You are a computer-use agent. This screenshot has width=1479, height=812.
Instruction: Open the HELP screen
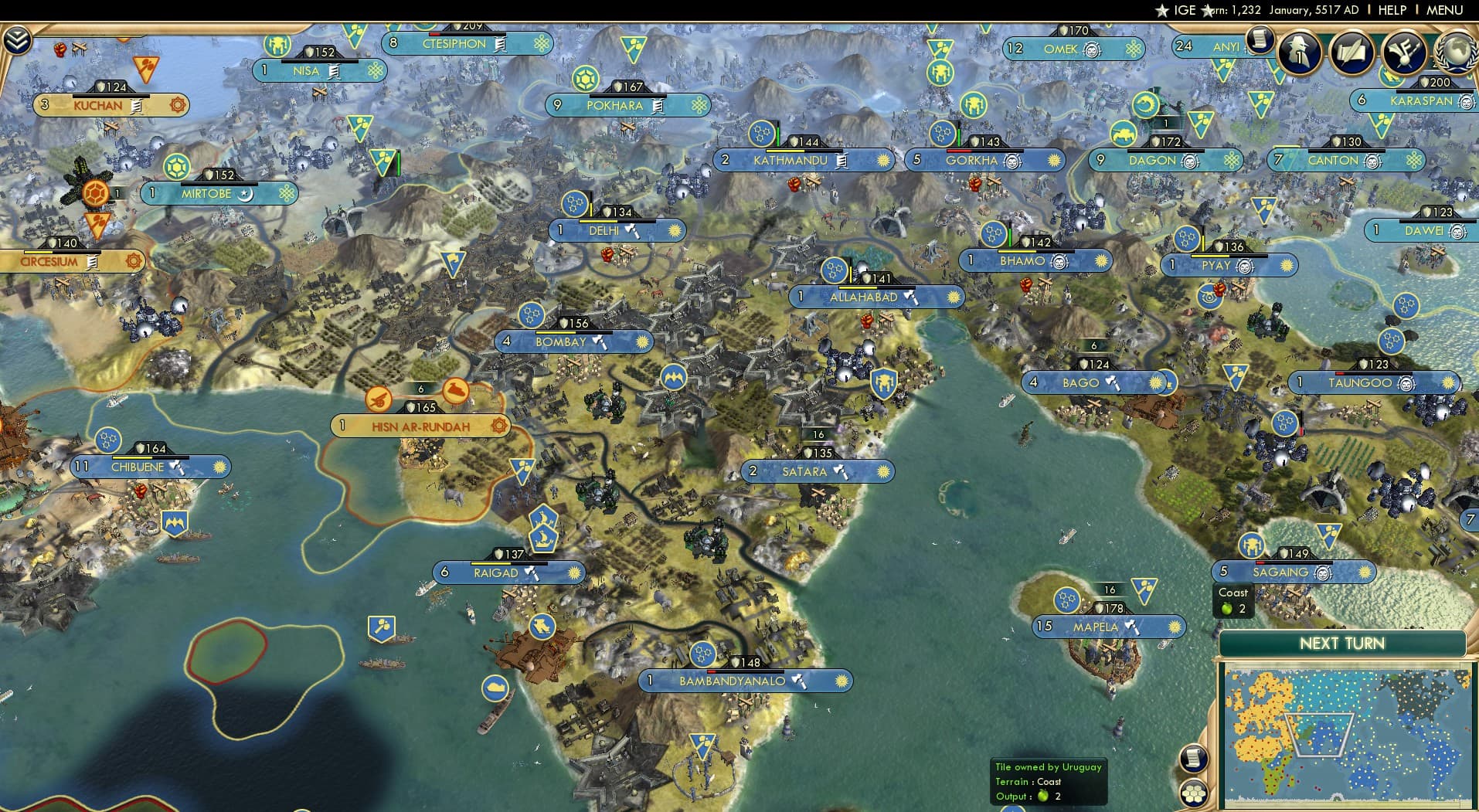(1392, 10)
